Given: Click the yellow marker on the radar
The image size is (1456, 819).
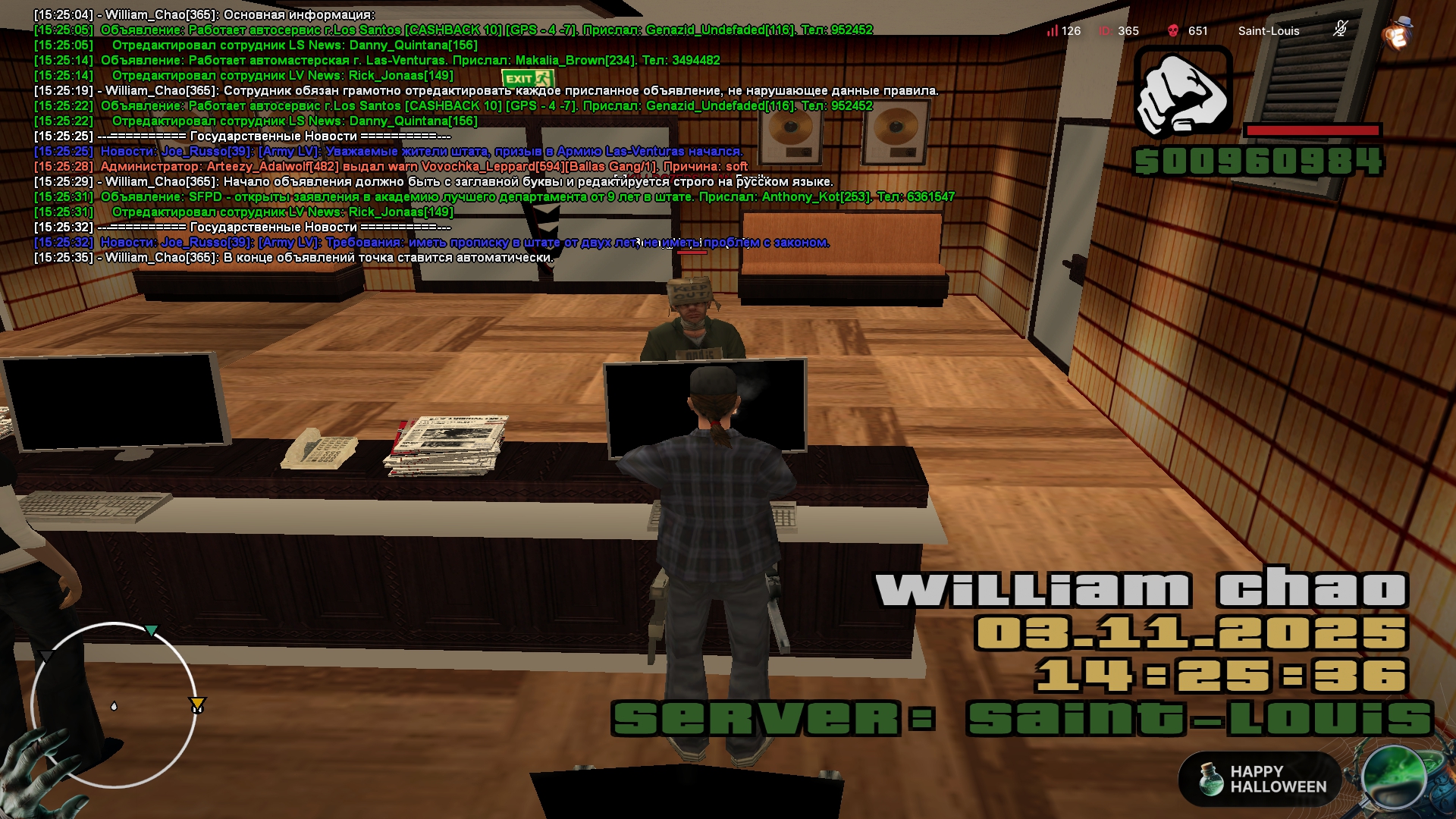Looking at the screenshot, I should [197, 705].
